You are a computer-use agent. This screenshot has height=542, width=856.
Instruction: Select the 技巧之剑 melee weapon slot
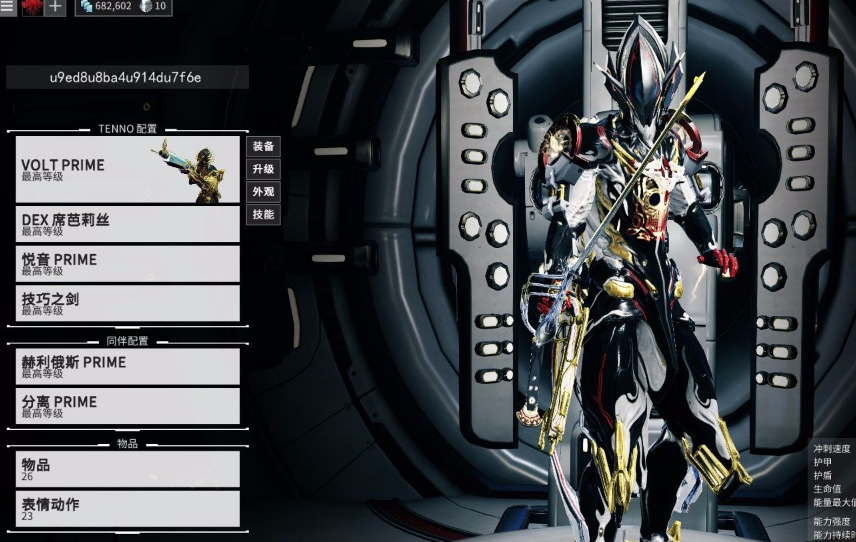[128, 303]
